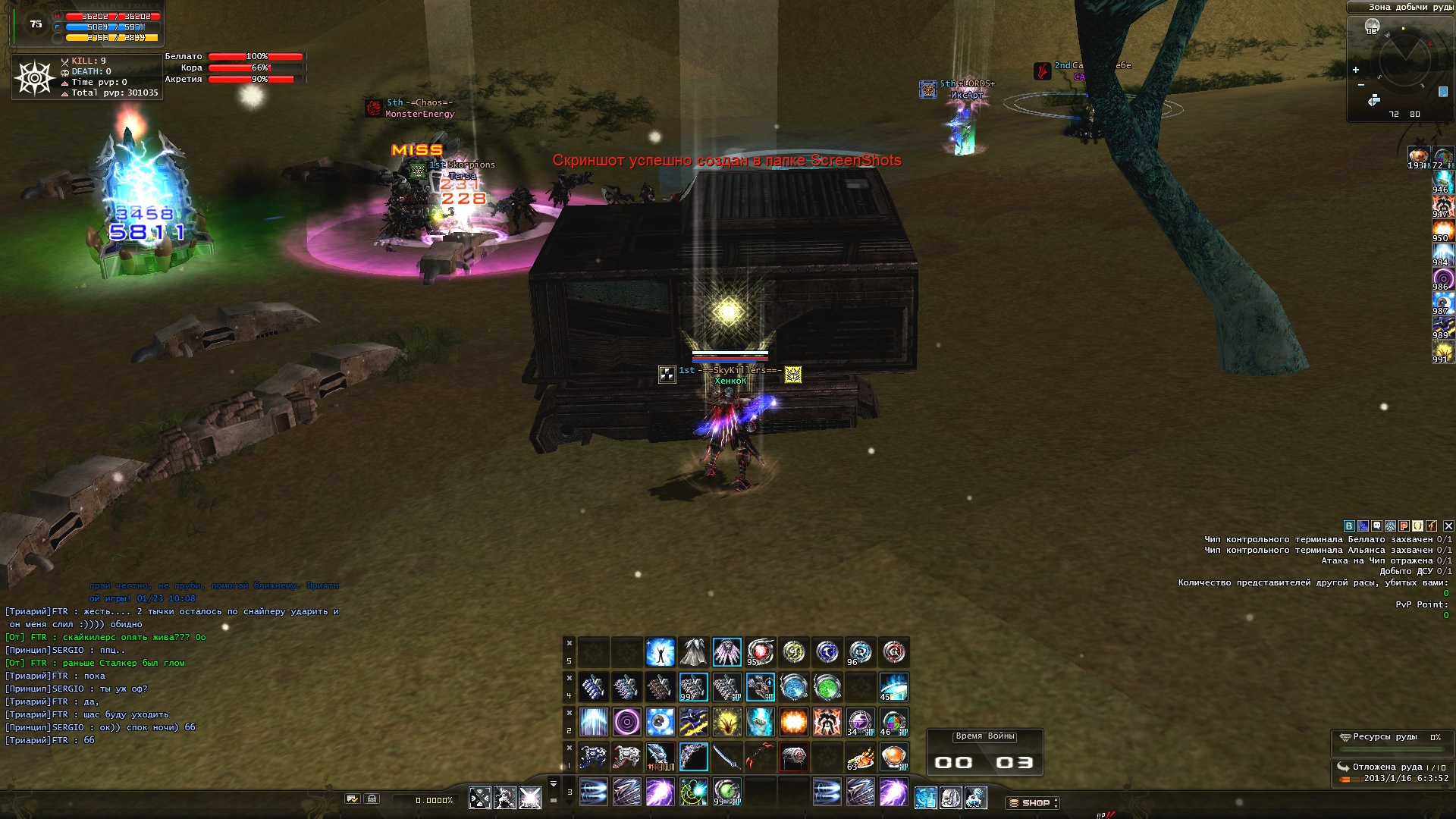
Task: Zoom in the minimap with plus button
Action: coord(1356,70)
